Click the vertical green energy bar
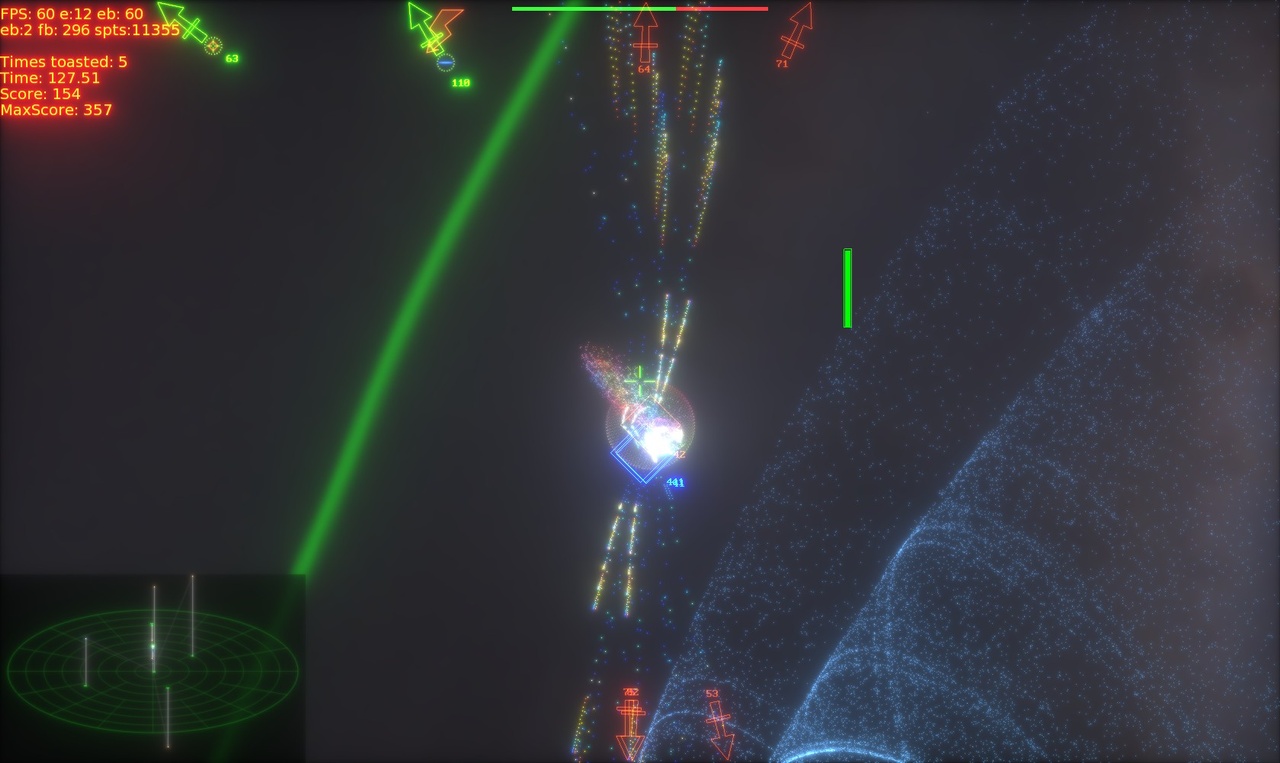Image resolution: width=1280 pixels, height=763 pixels. (848, 287)
